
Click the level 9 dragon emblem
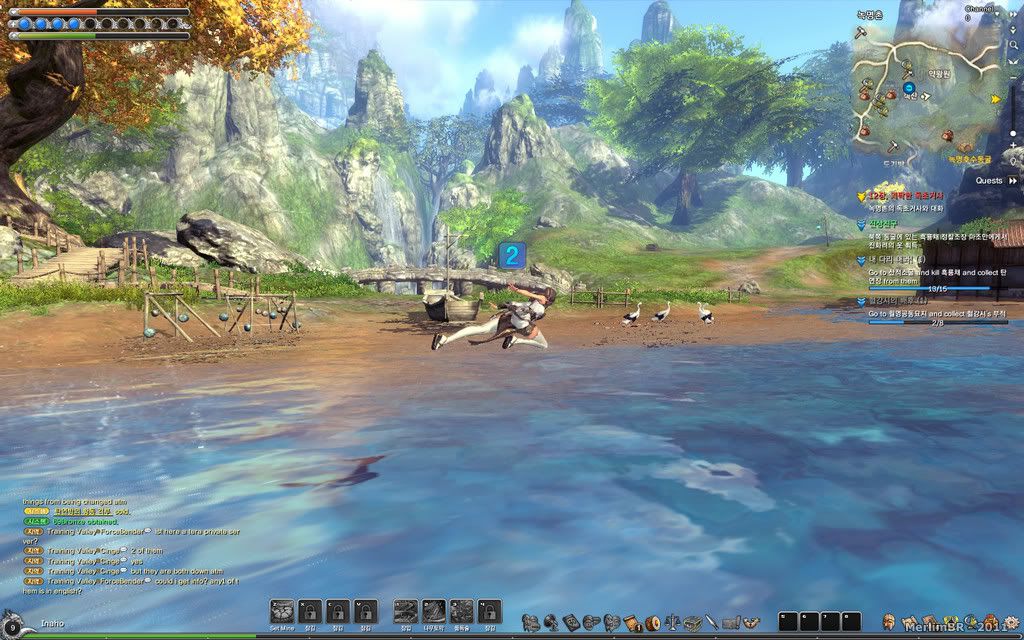(x=12, y=625)
